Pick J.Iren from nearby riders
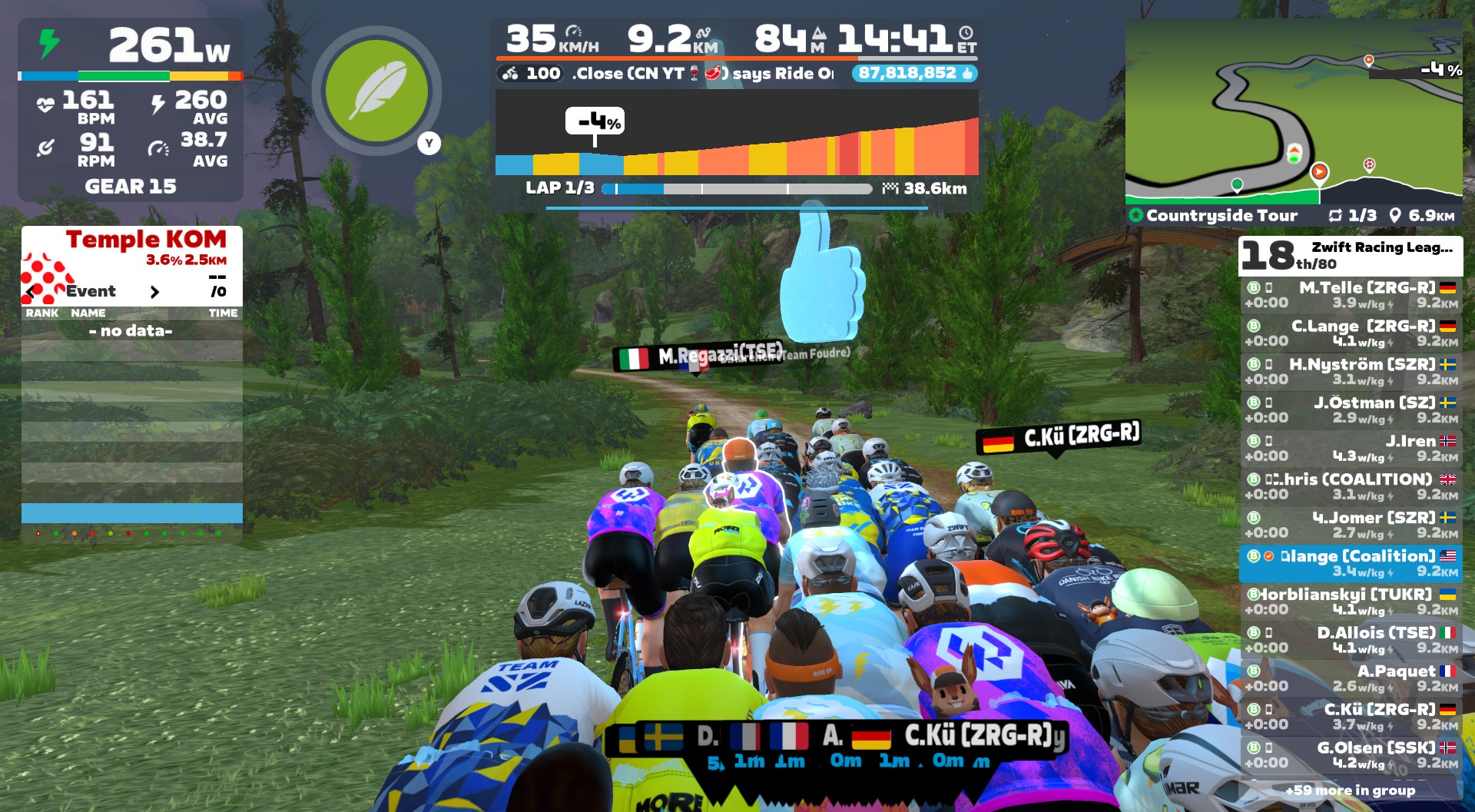Screen dimensions: 1475x812 1351,449
